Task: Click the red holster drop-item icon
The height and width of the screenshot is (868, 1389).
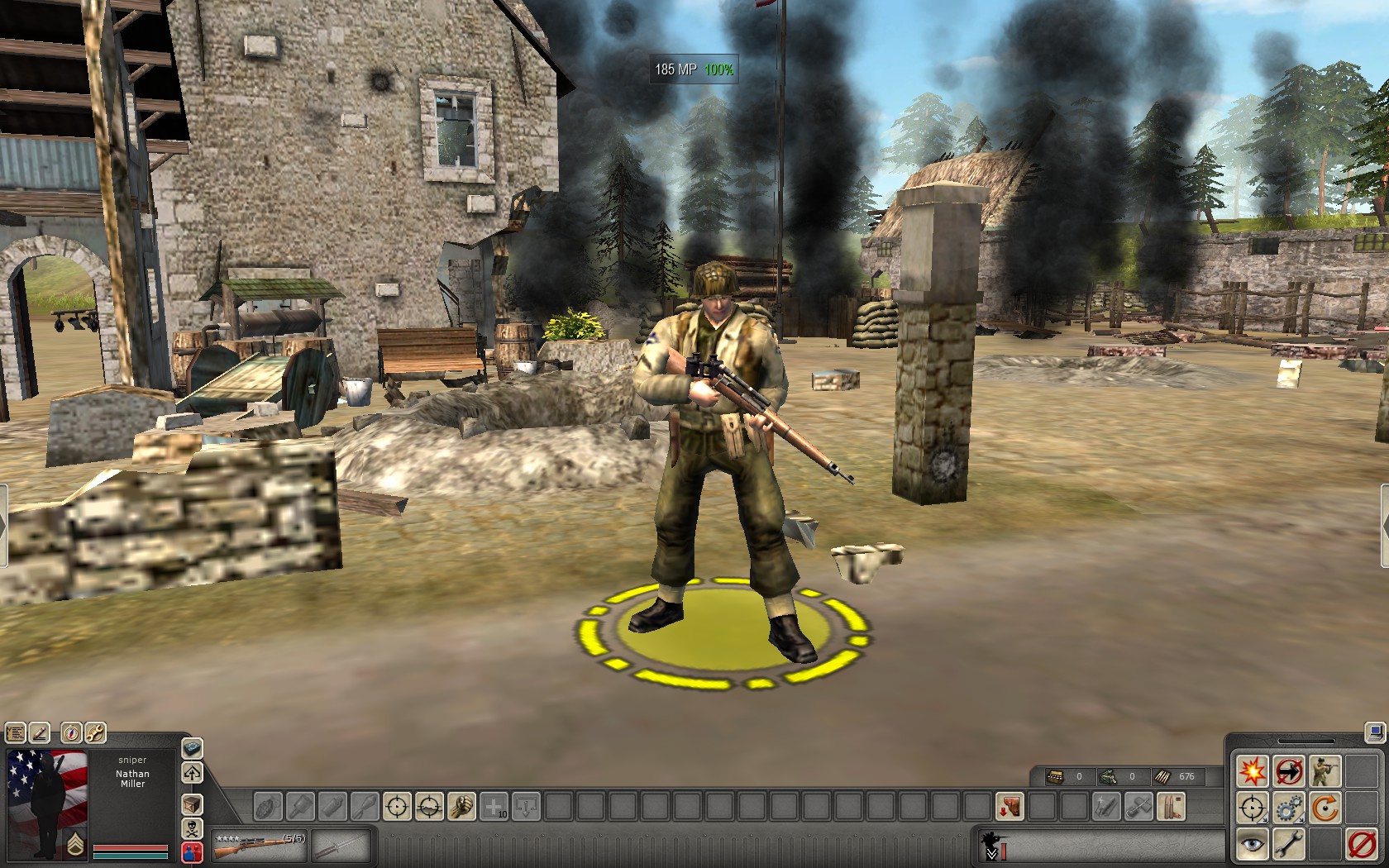Action: tap(1010, 806)
